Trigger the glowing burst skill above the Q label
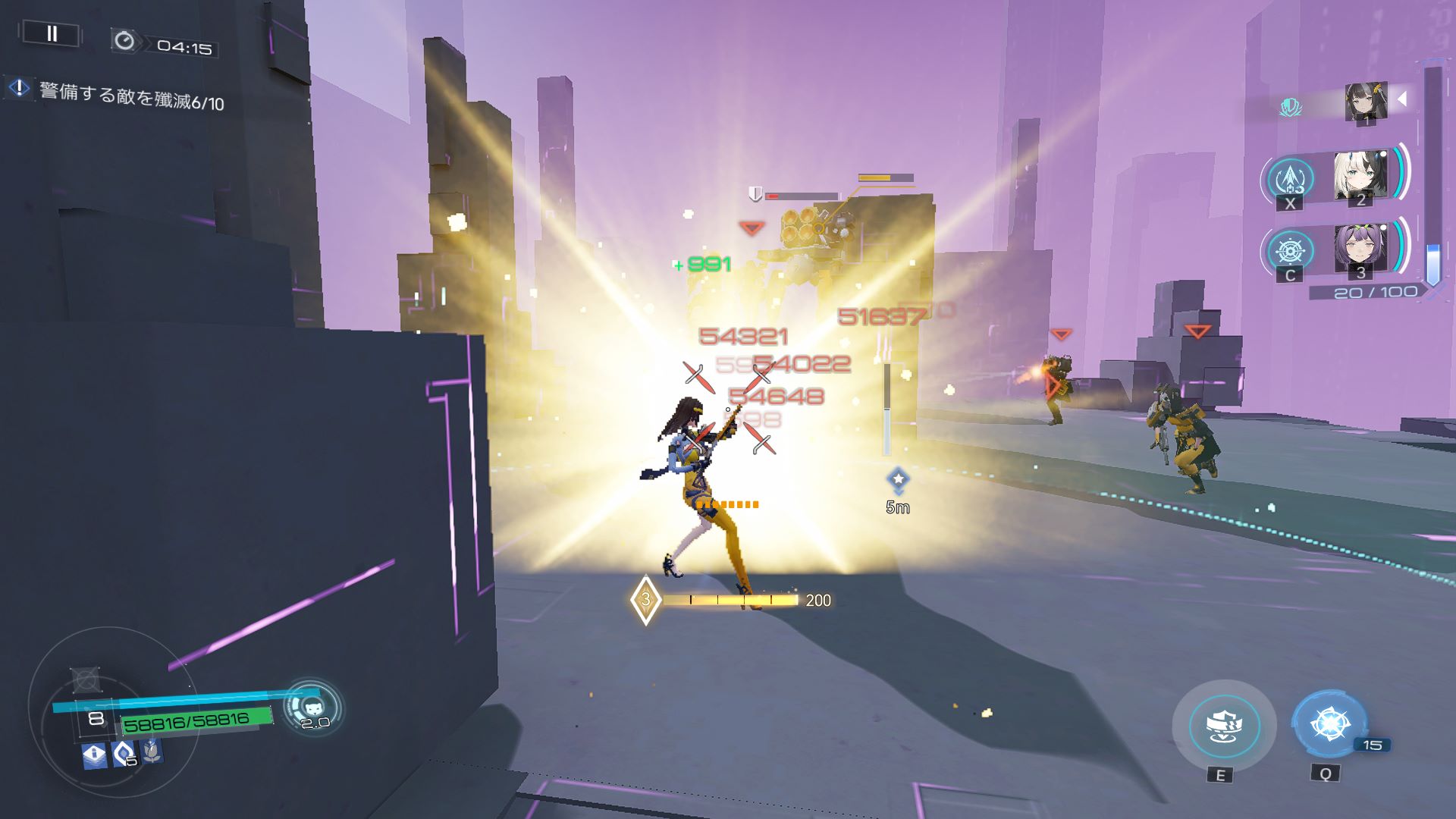Screen dimensions: 1456x819 tap(1329, 724)
